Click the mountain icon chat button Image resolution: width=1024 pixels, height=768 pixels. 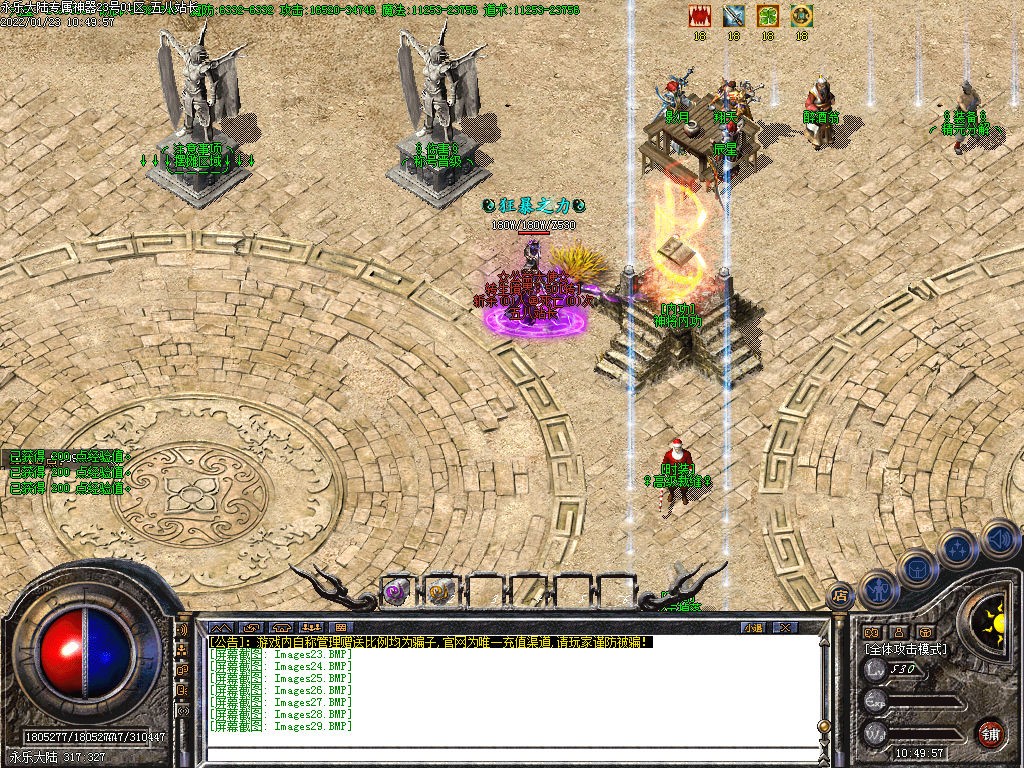point(222,627)
